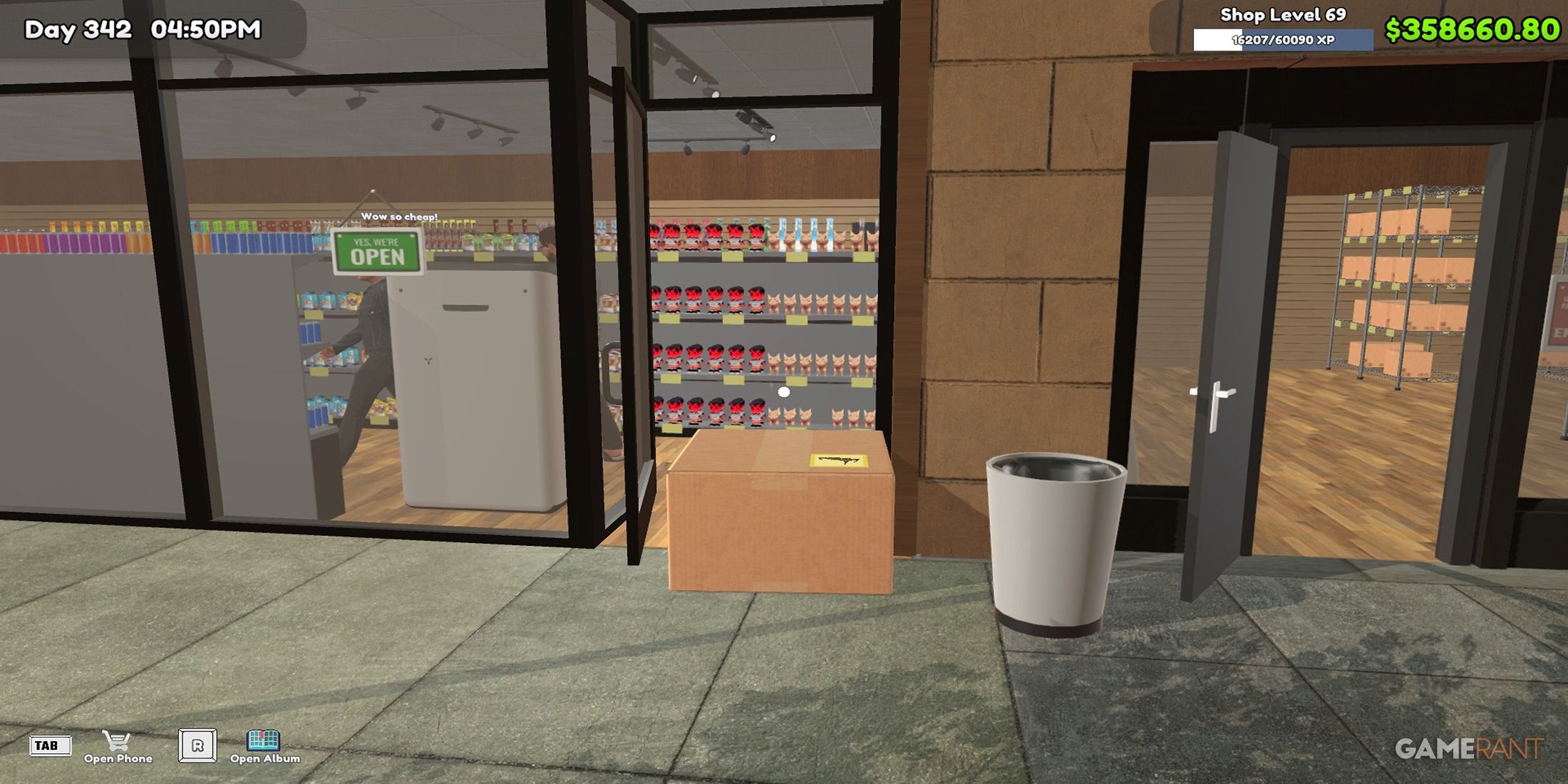Click the $358660.80 balance display
The width and height of the screenshot is (1568, 784).
click(x=1475, y=30)
